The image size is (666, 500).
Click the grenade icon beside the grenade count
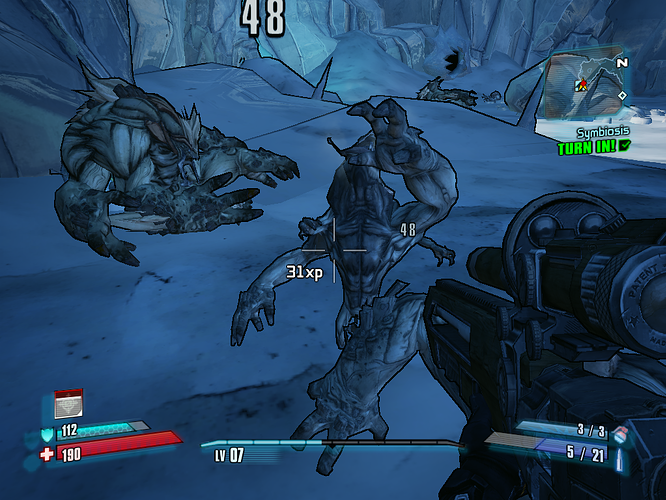click(621, 432)
